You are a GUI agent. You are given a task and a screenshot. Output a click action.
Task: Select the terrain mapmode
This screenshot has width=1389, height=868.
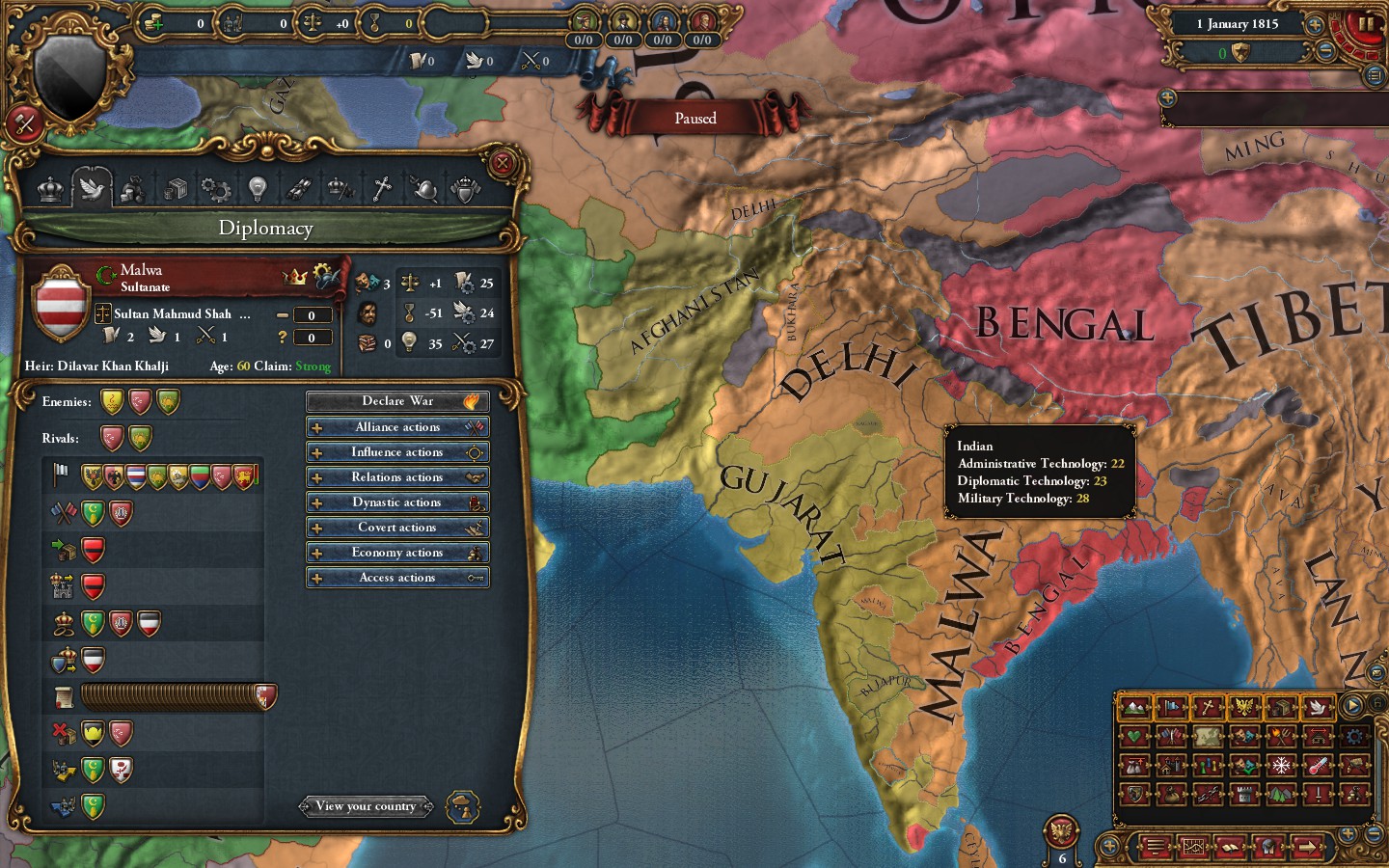click(x=1133, y=709)
